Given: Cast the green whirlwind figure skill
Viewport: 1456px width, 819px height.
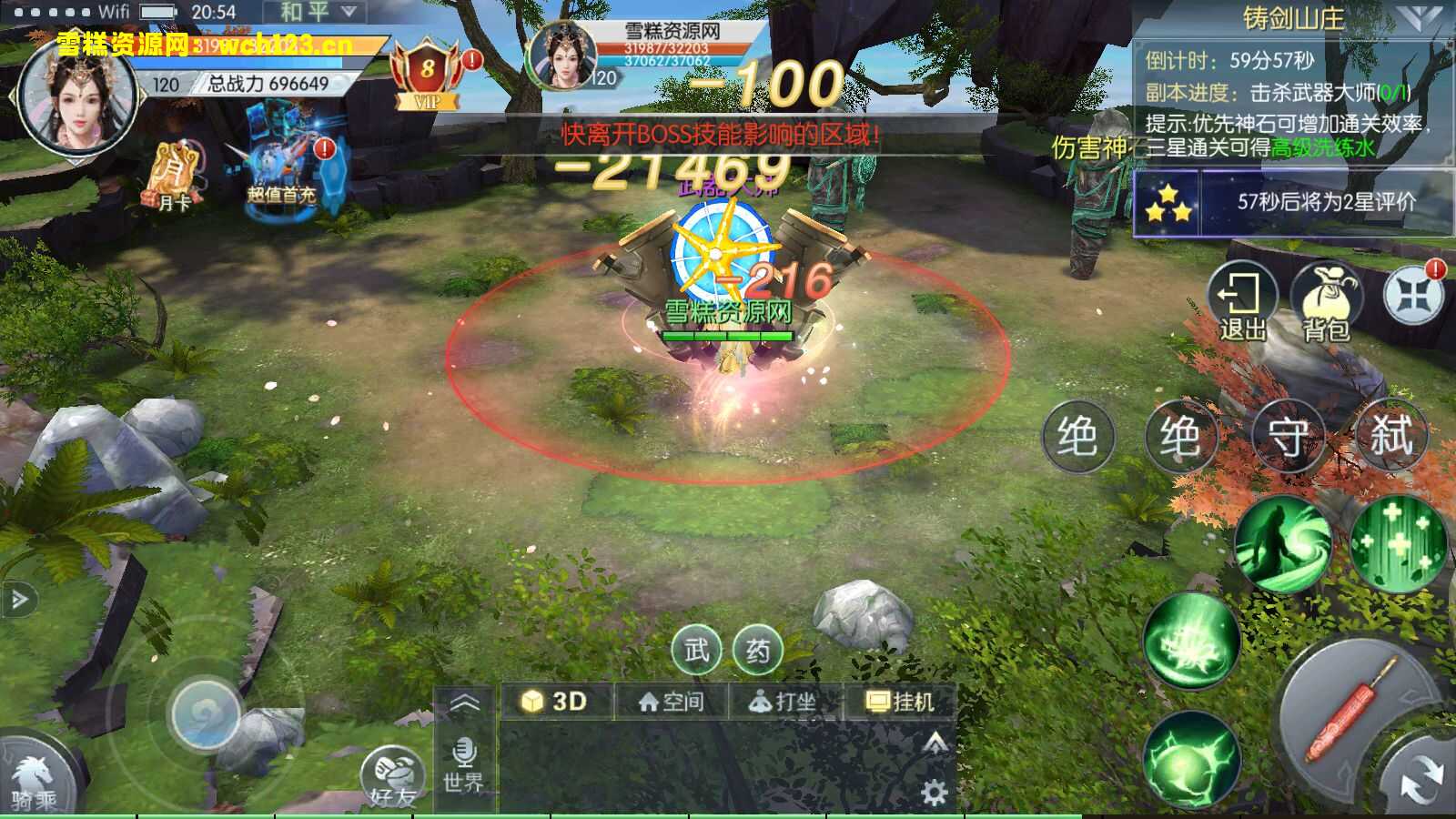Looking at the screenshot, I should (x=1283, y=544).
